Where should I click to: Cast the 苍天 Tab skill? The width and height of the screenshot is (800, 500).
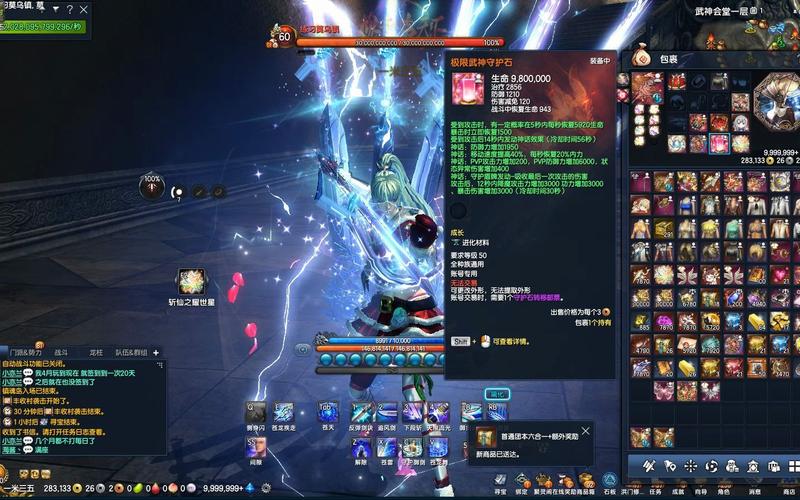tap(328, 413)
